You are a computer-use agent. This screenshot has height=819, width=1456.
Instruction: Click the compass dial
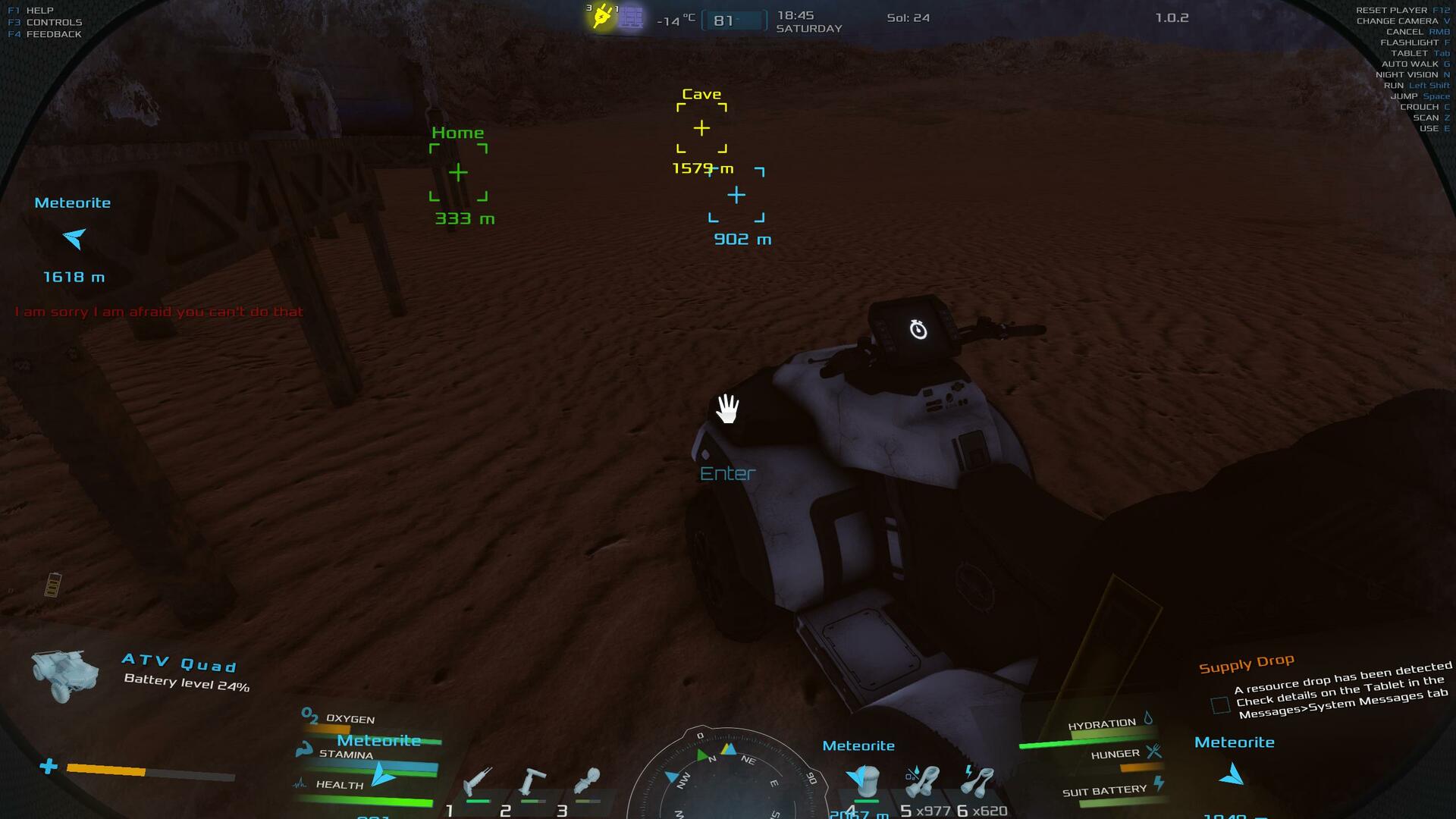[x=726, y=777]
